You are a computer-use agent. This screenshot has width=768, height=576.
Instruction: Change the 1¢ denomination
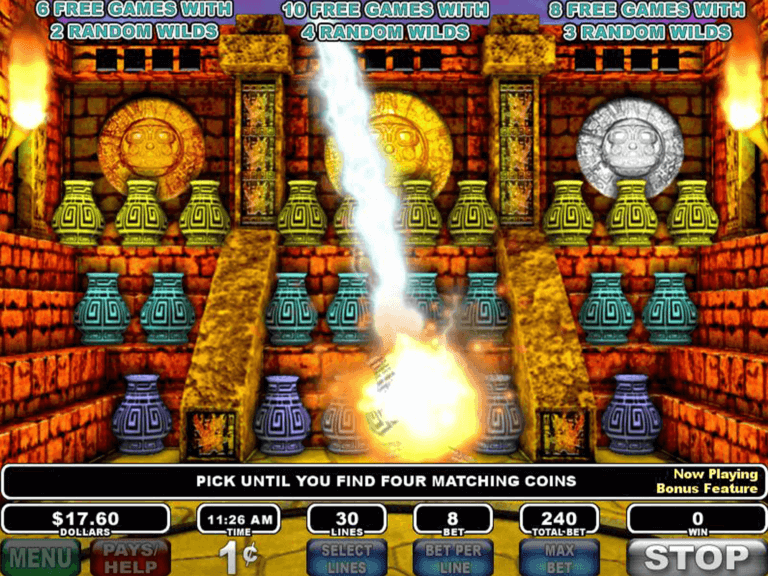pyautogui.click(x=238, y=558)
